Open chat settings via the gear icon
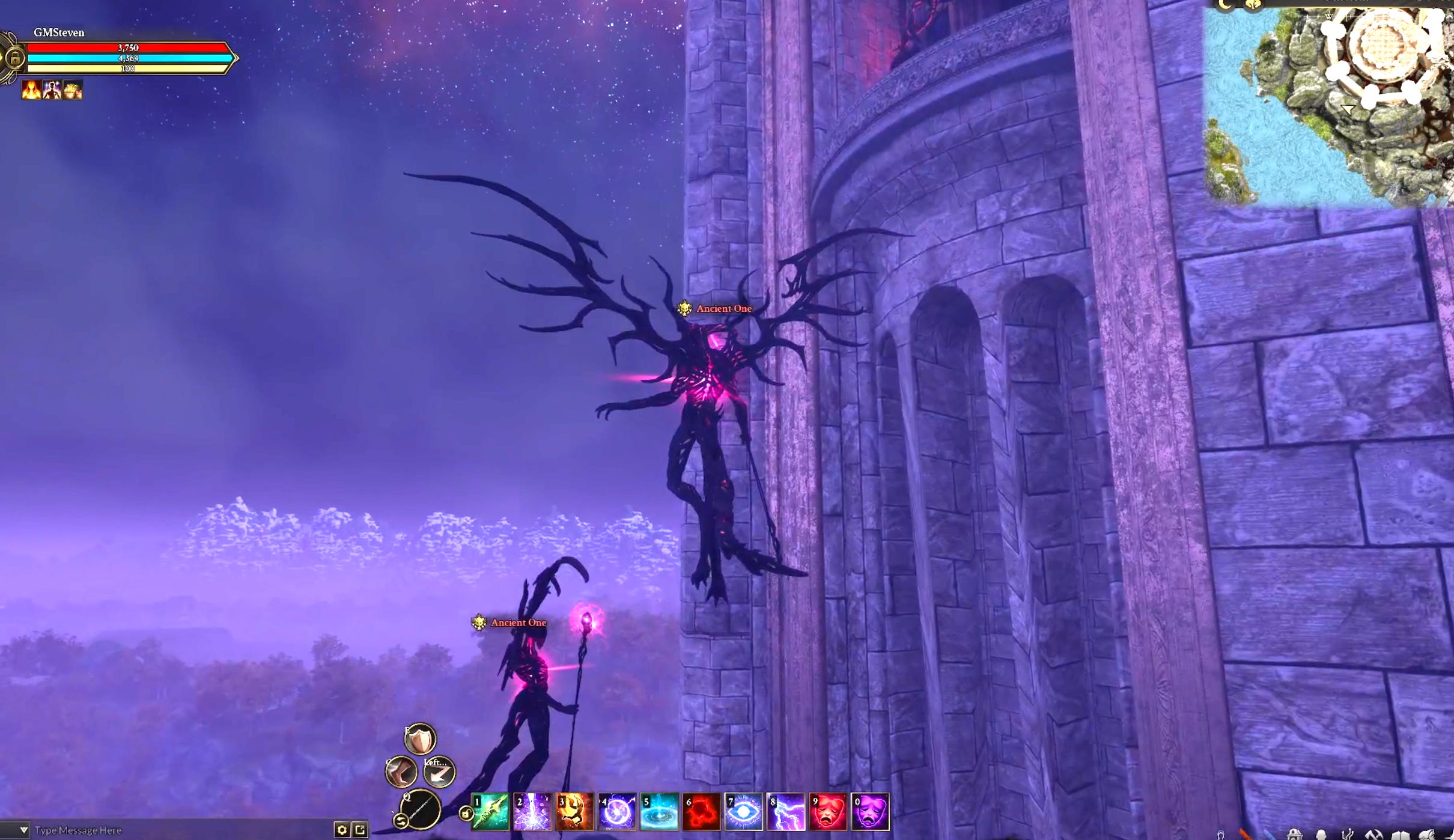 click(x=342, y=830)
